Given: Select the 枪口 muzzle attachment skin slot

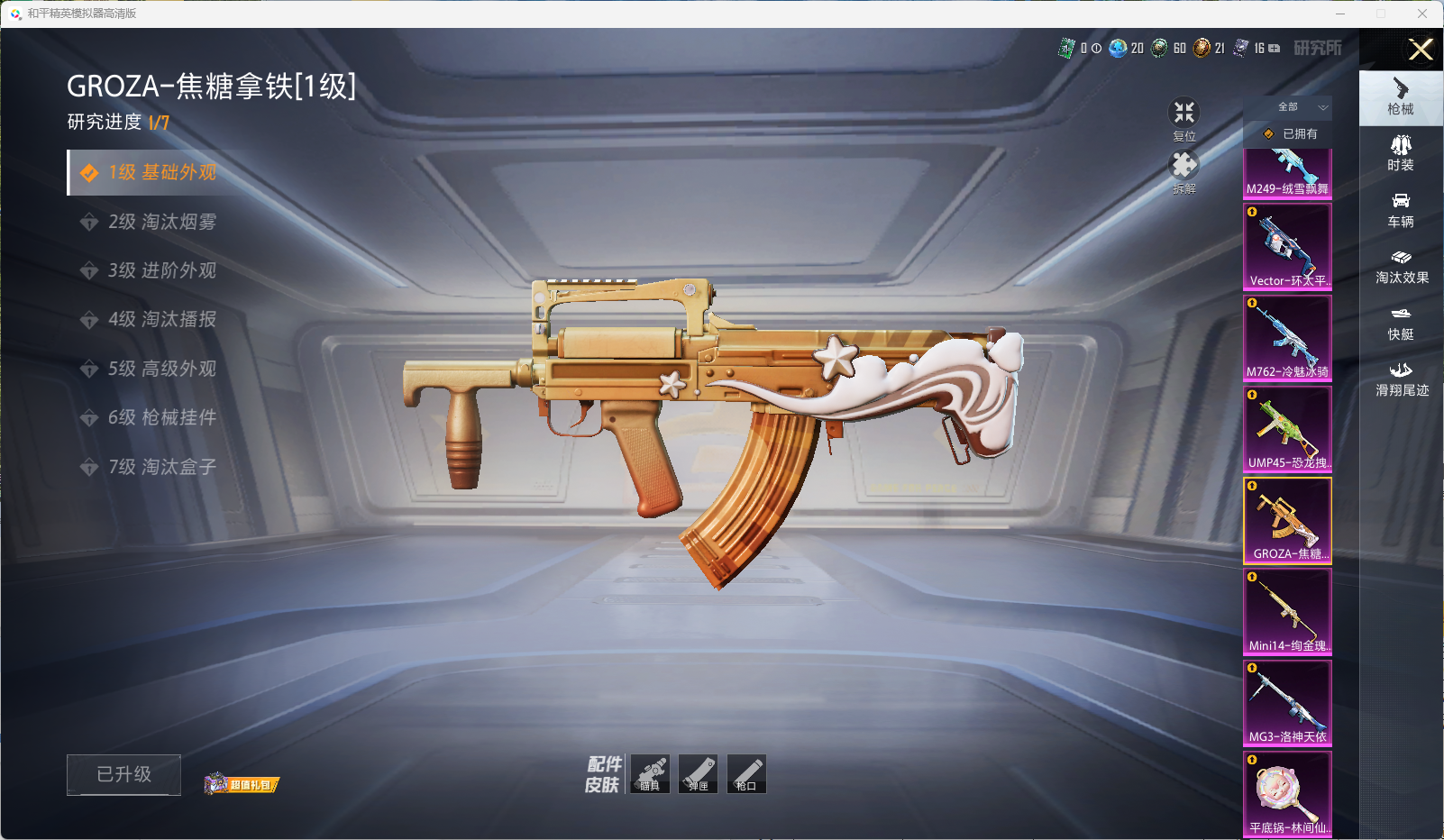Looking at the screenshot, I should point(746,774).
